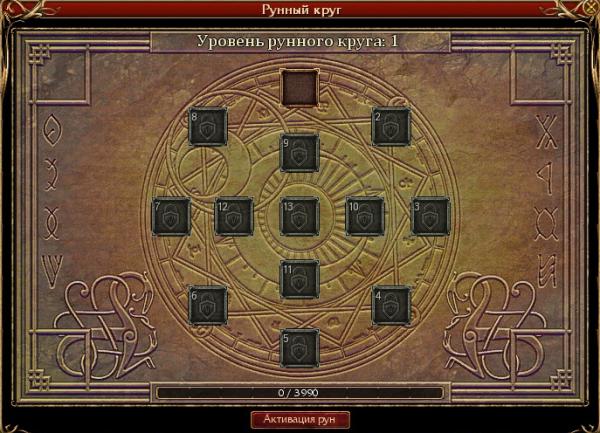Click the "Активация рун" button
Screen dimensions: 600x433
coord(299,418)
